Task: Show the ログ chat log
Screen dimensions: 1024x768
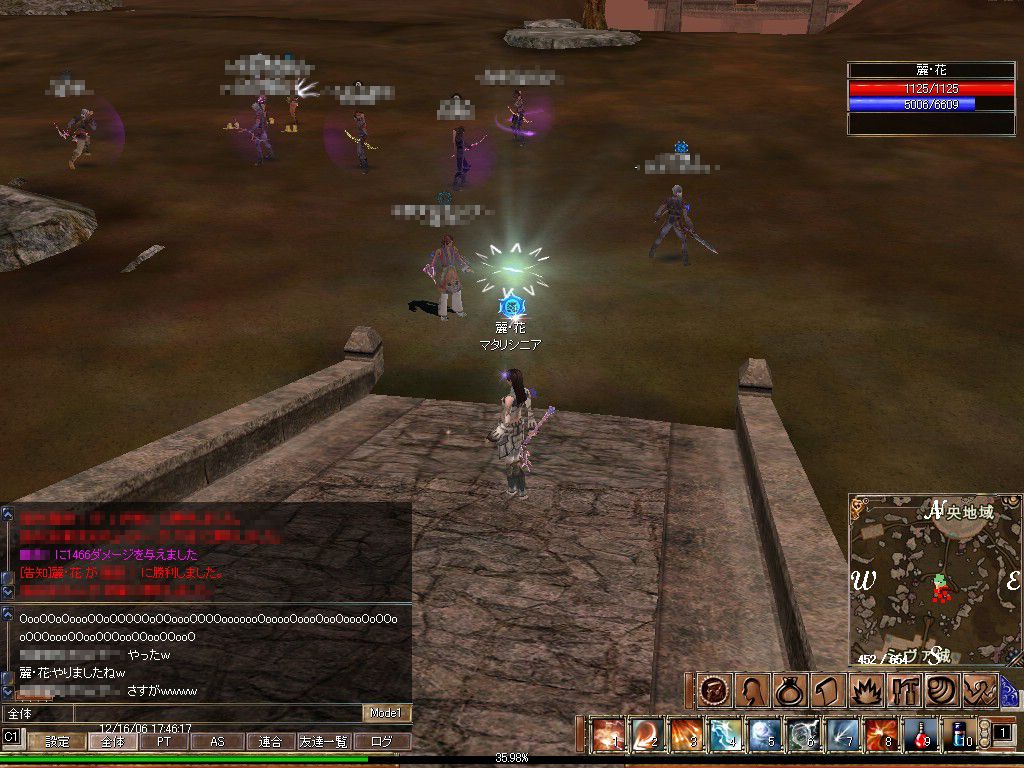Action: click(382, 742)
